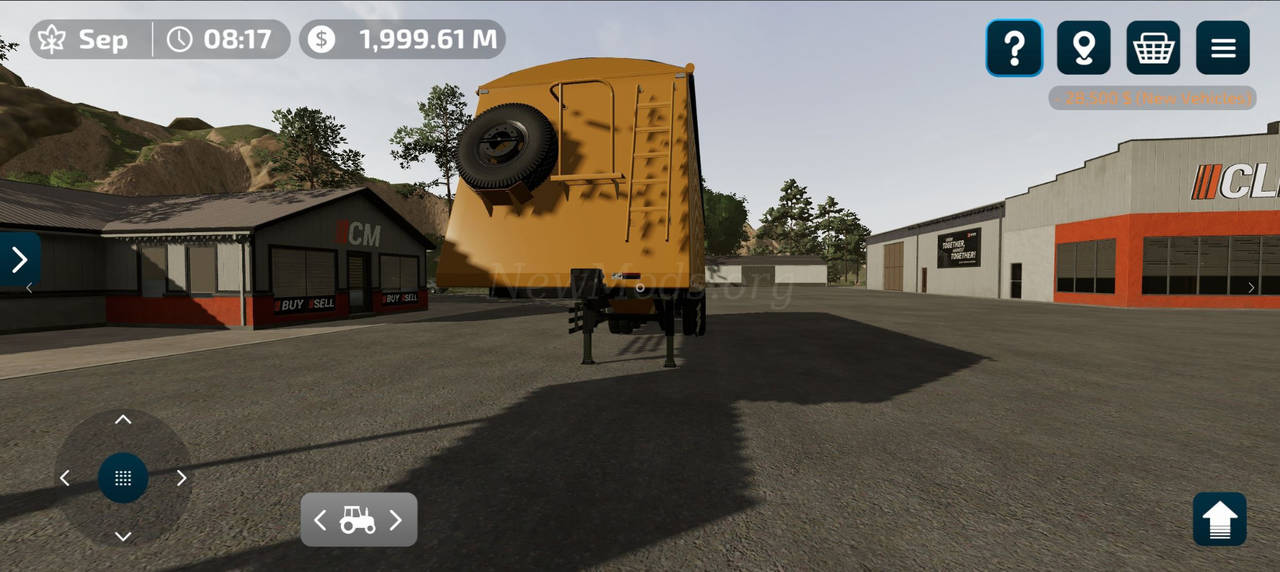Open the help question mark button

[x=1014, y=48]
